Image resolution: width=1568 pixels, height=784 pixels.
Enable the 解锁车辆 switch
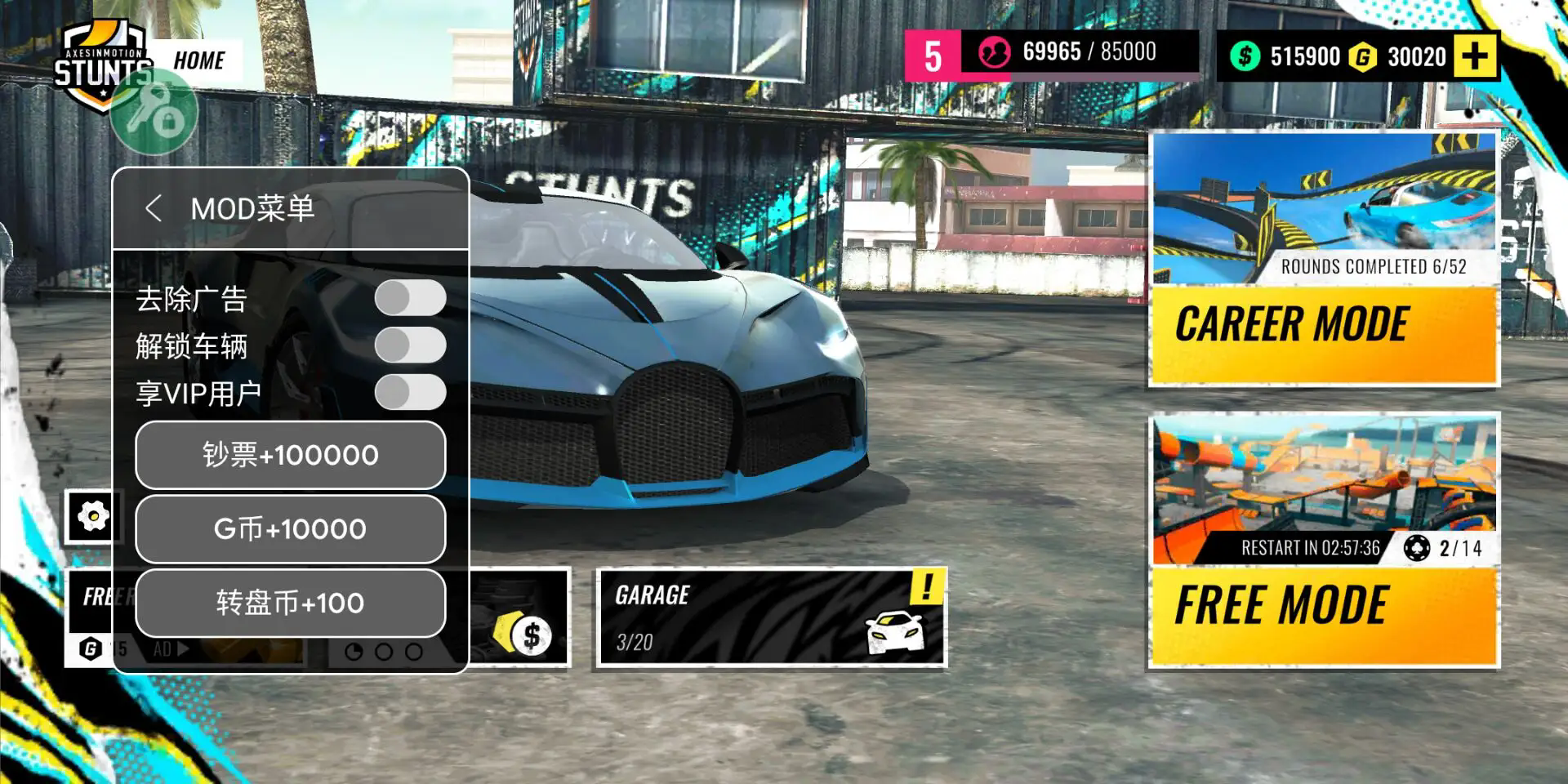pos(412,346)
